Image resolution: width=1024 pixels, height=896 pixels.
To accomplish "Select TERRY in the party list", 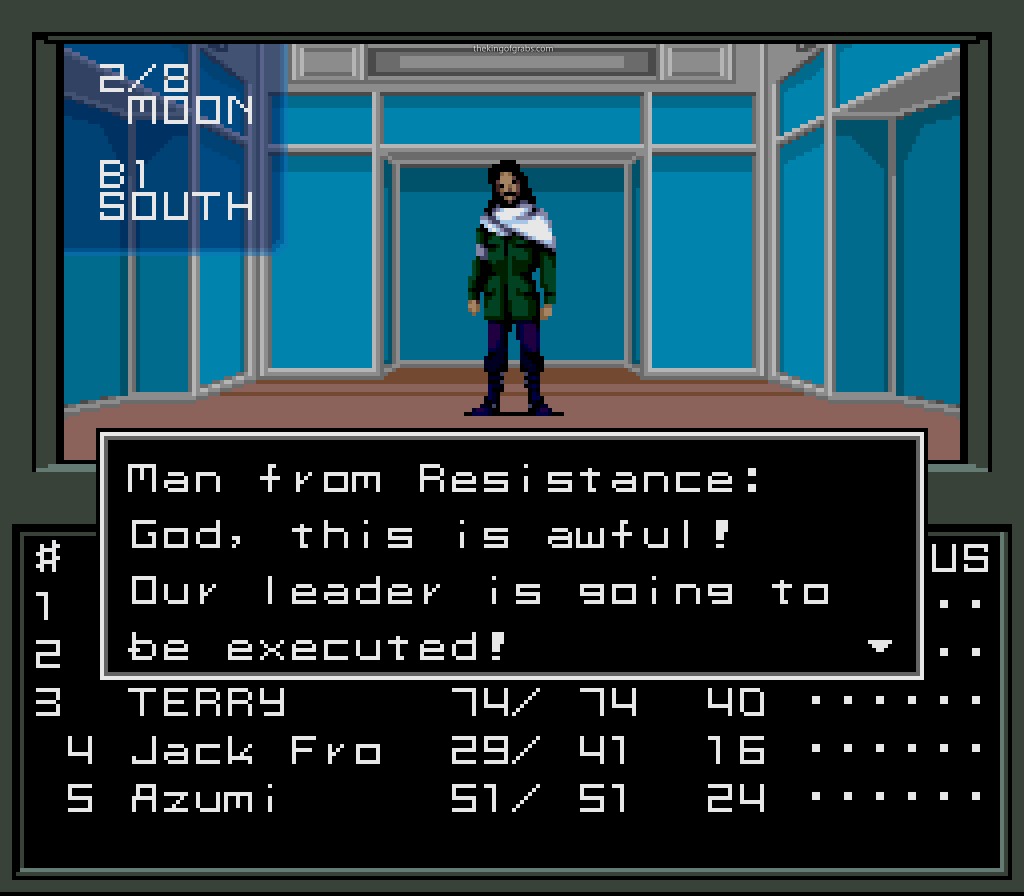I will (x=207, y=703).
